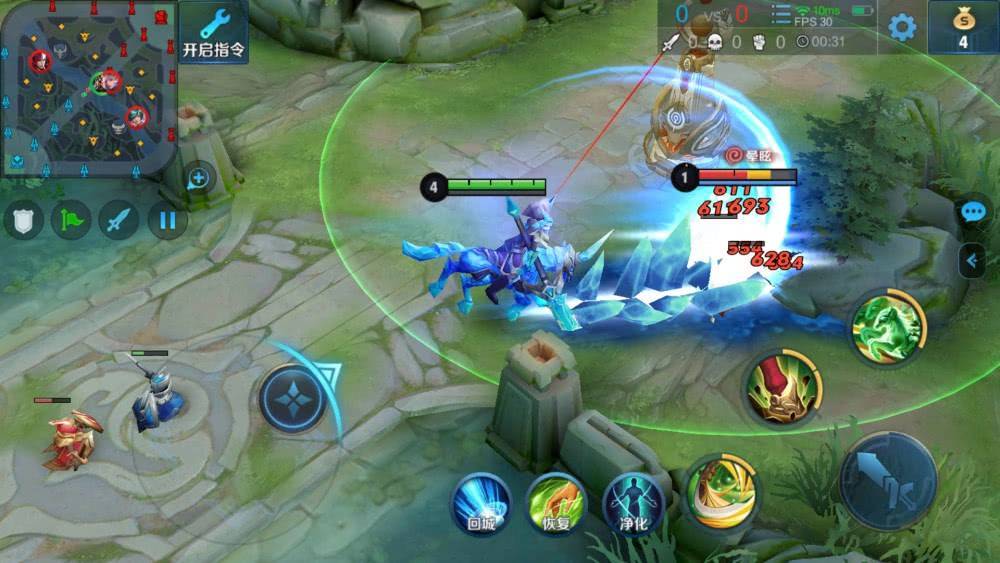Activate the green horse ultimate skill
The width and height of the screenshot is (1000, 563).
[886, 327]
